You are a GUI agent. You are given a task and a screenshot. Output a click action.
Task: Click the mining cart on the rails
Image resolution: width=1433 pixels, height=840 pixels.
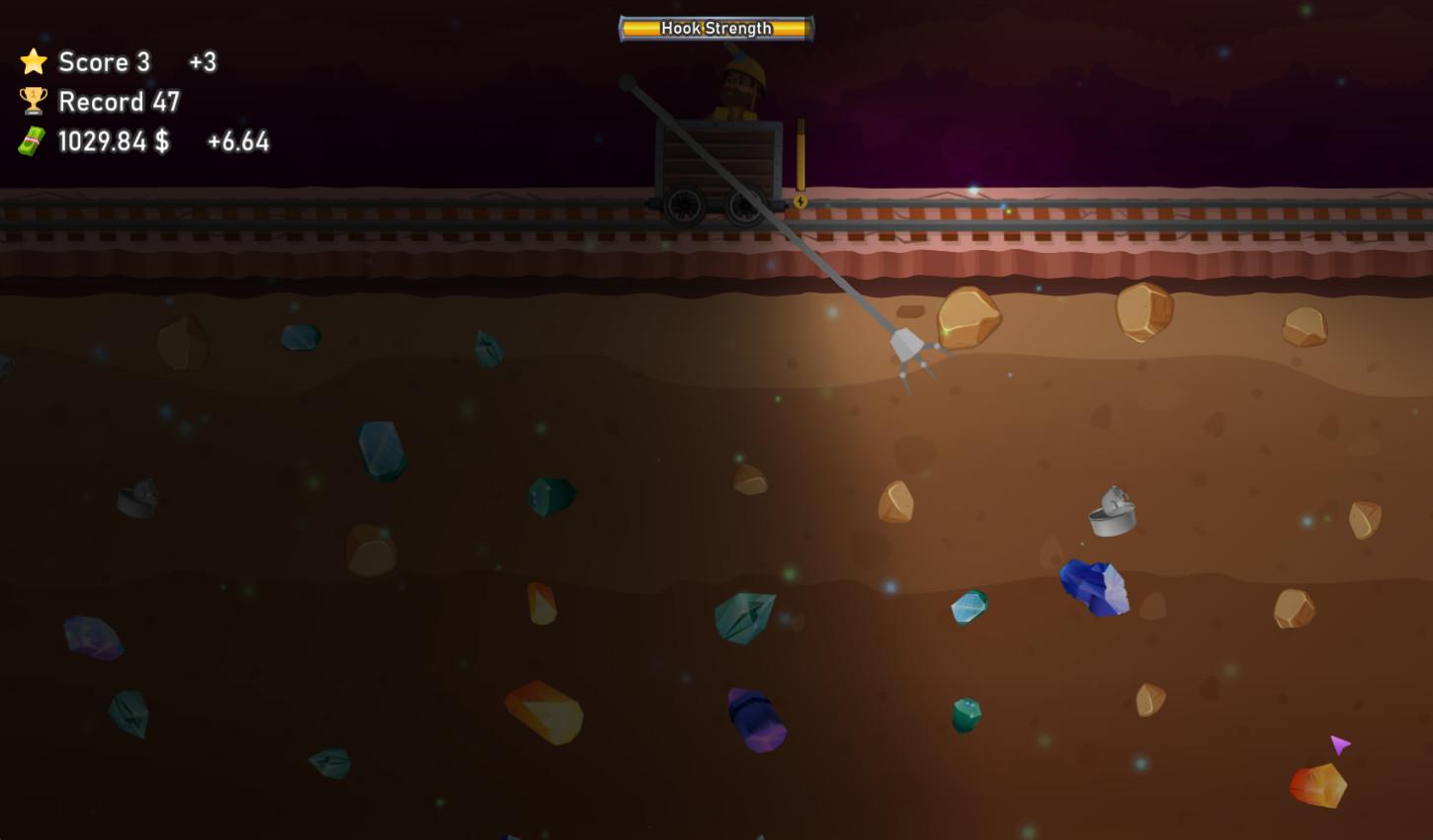click(716, 158)
